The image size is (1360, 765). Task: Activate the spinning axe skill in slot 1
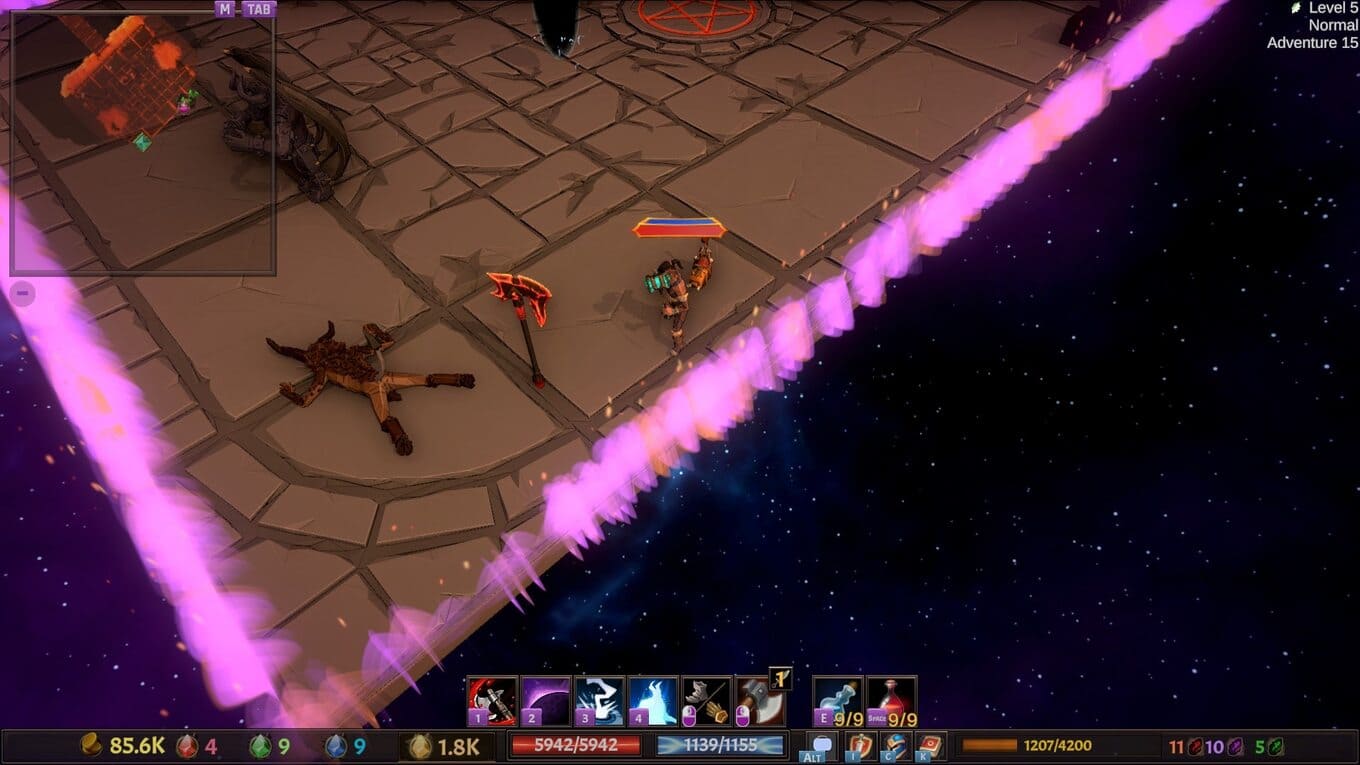(492, 700)
